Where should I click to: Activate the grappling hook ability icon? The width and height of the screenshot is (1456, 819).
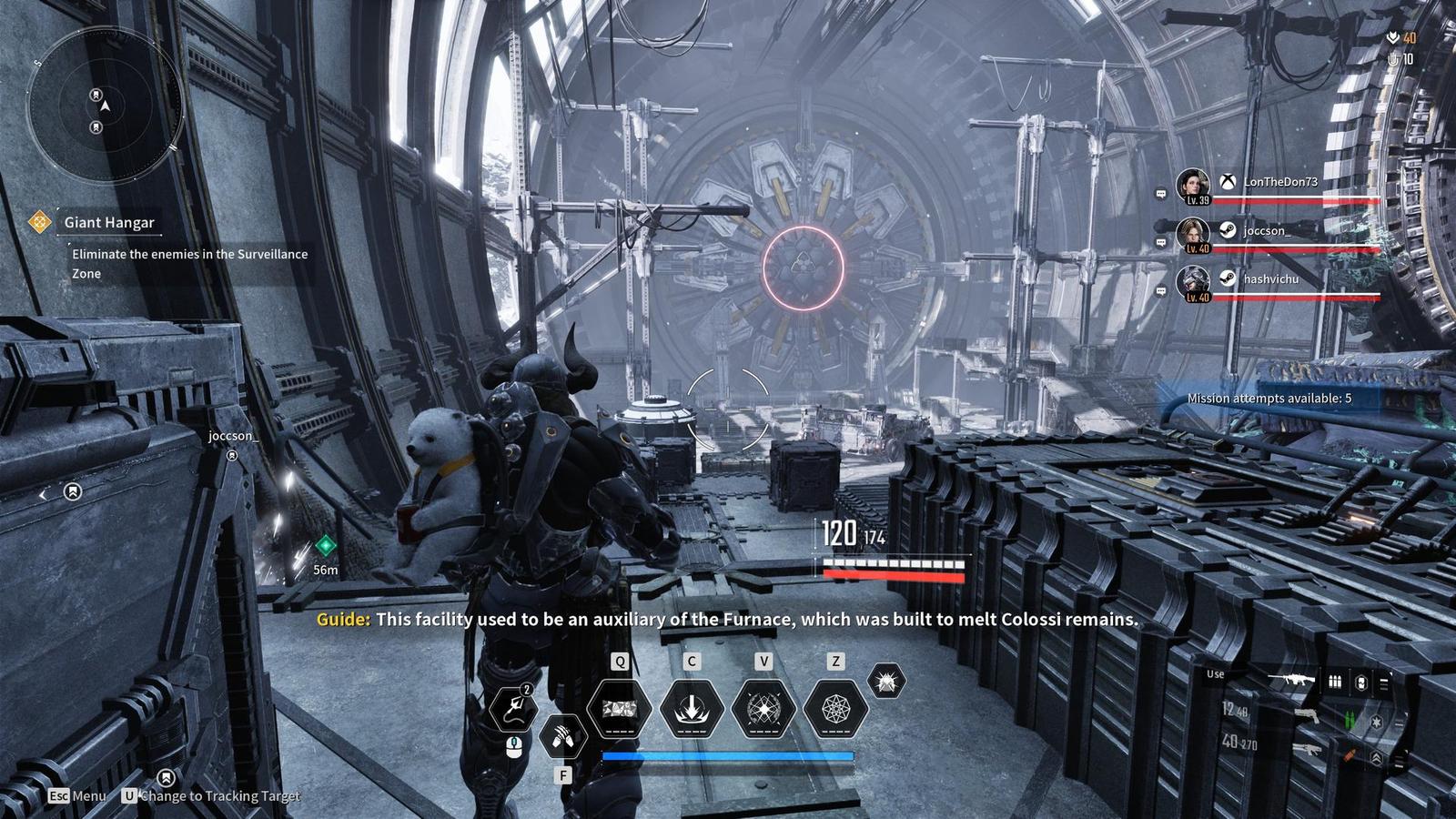coord(514,709)
